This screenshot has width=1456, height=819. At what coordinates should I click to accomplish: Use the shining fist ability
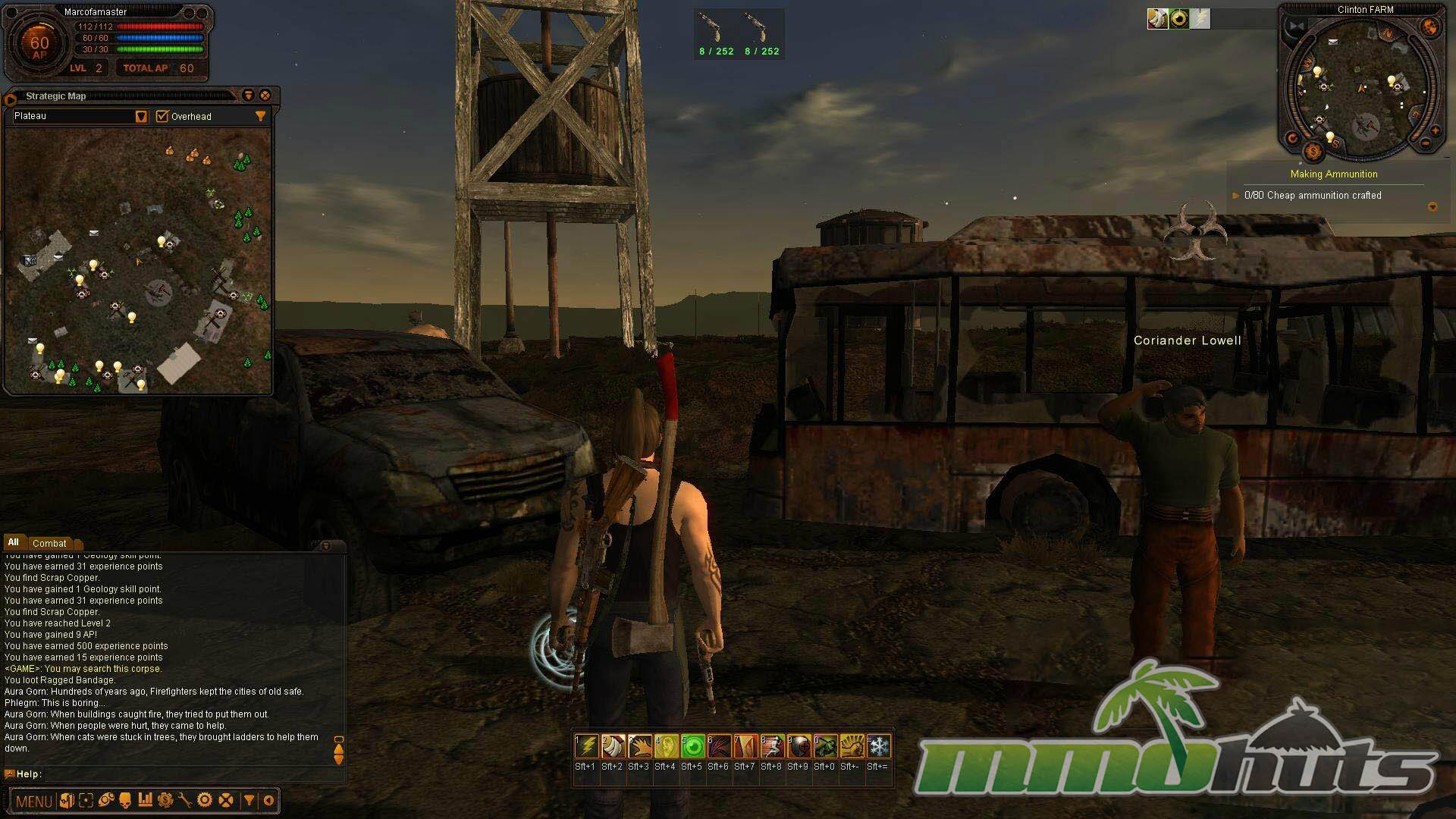[x=852, y=747]
